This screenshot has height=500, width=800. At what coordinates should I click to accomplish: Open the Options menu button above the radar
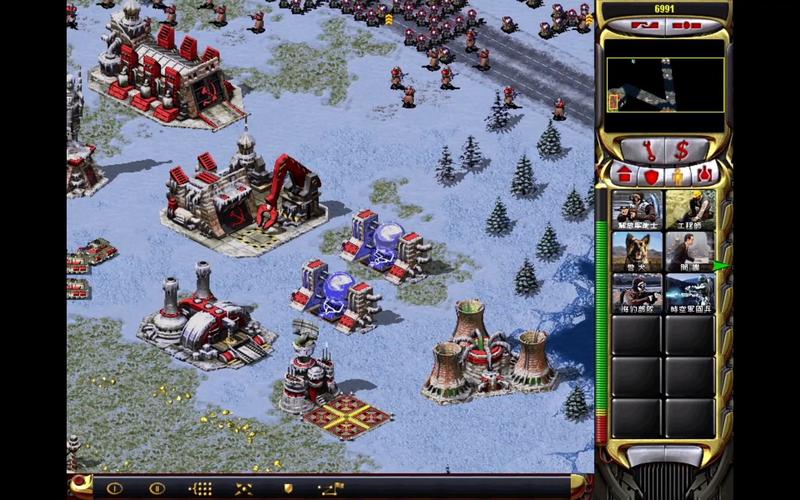[x=688, y=26]
